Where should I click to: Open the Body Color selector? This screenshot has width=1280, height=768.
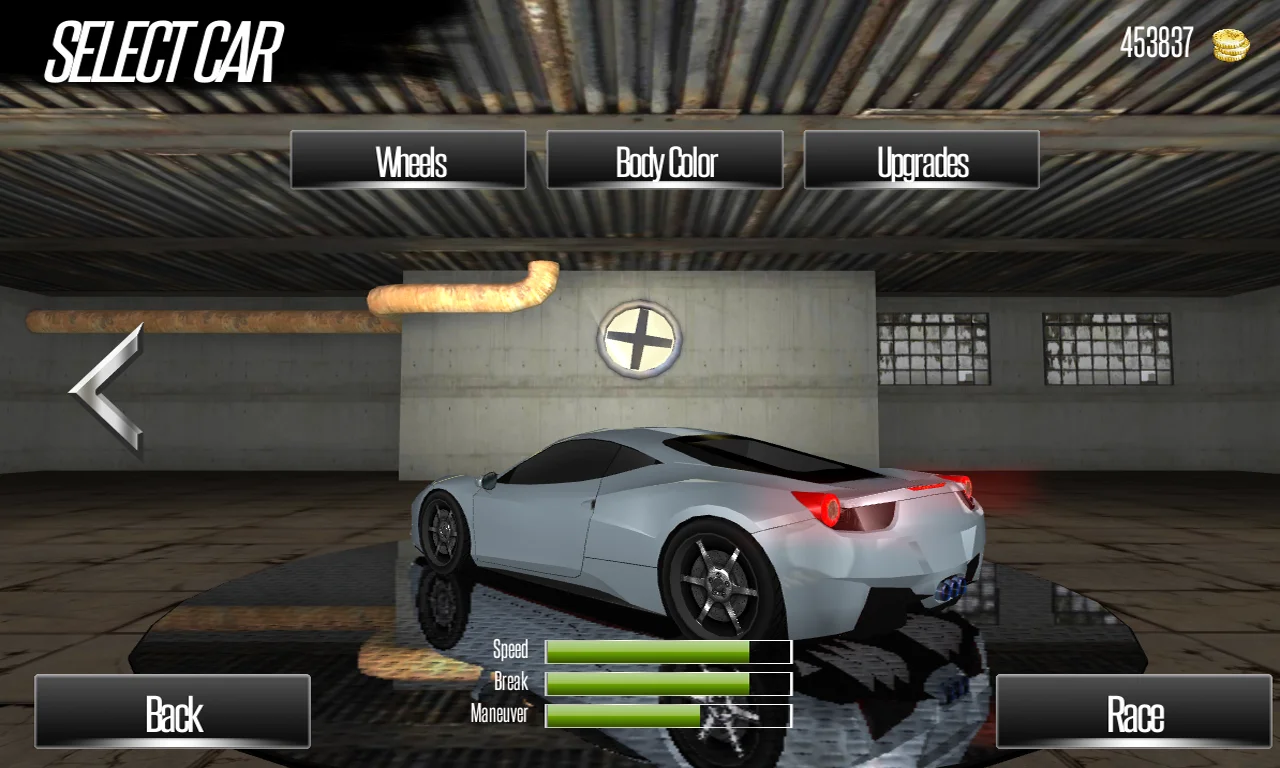tap(664, 160)
